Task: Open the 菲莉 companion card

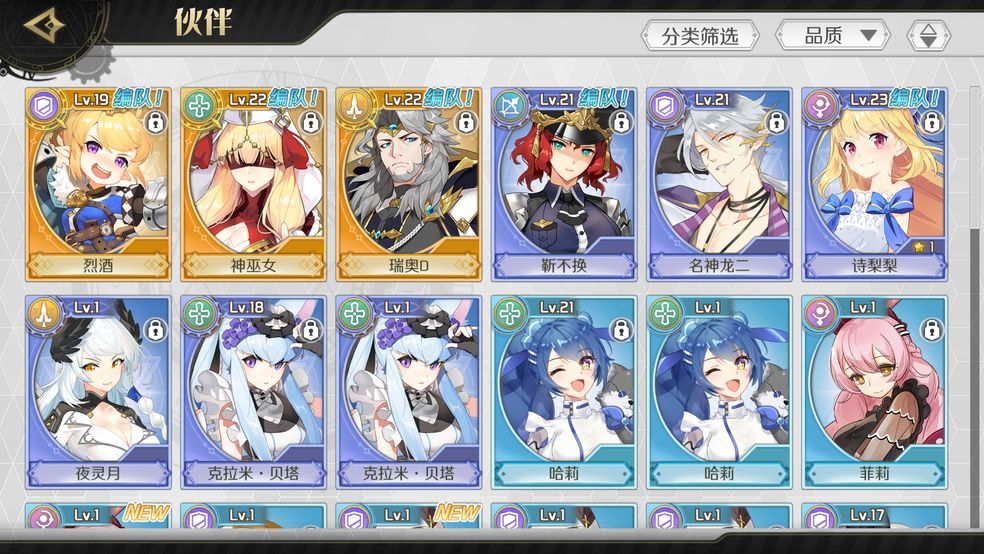Action: (x=875, y=392)
